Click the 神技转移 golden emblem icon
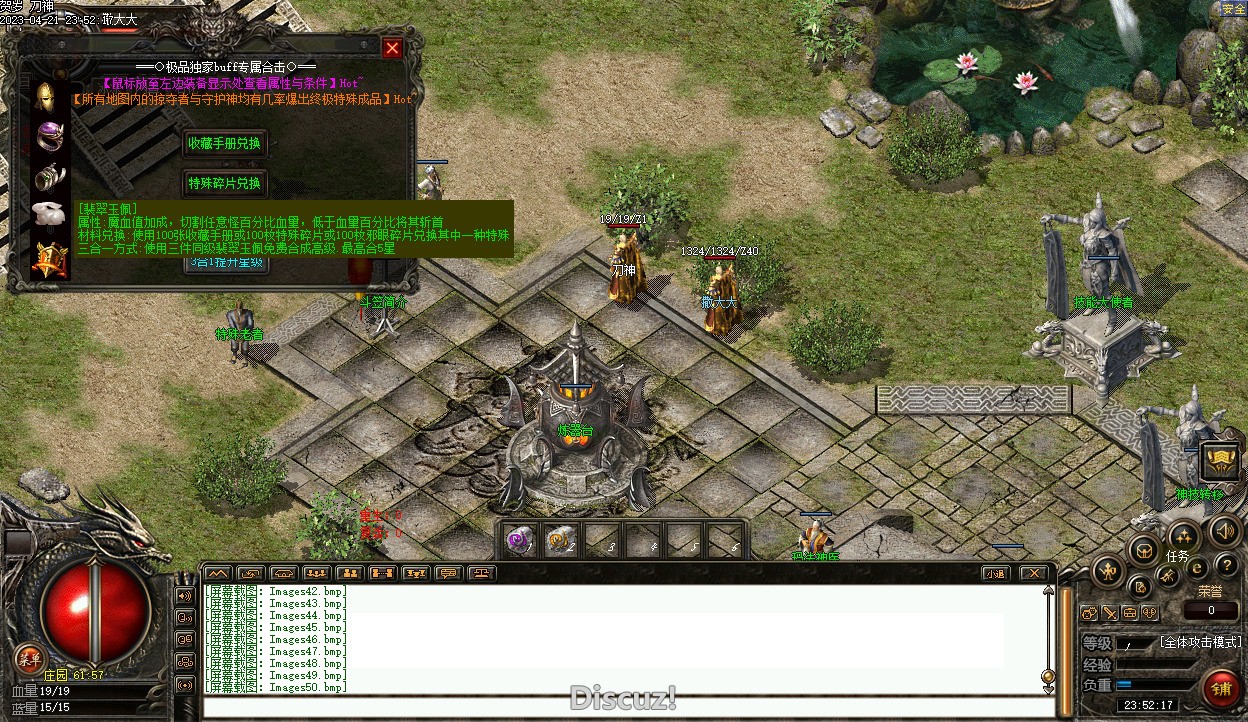 [x=1219, y=462]
